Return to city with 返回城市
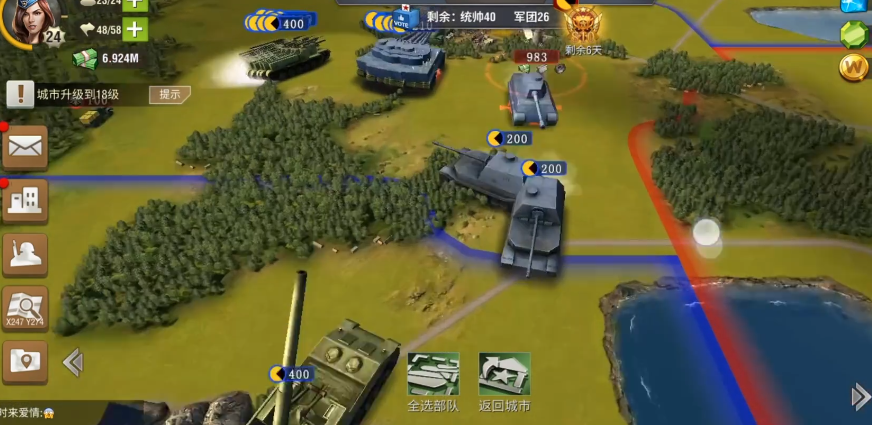 click(x=504, y=382)
